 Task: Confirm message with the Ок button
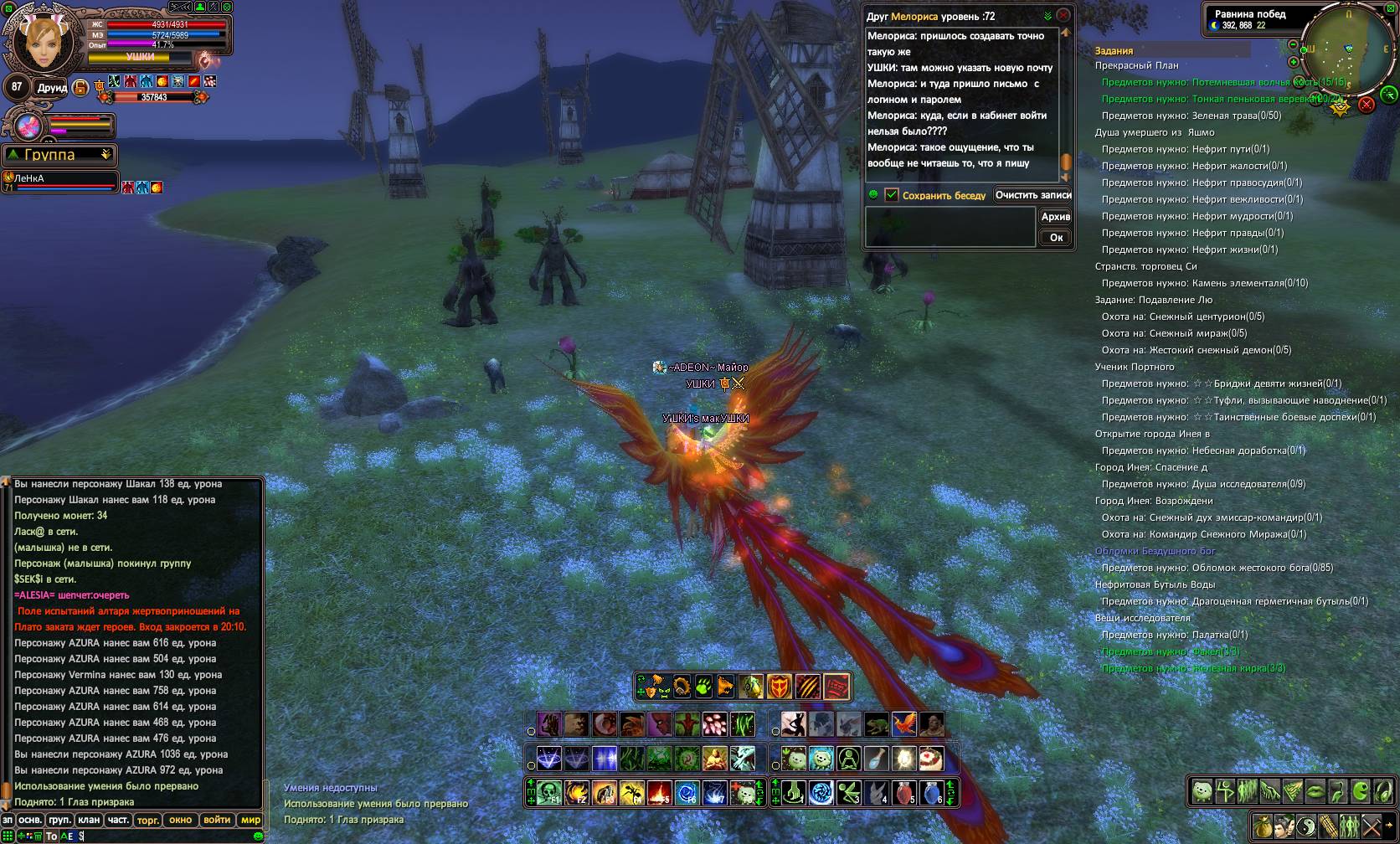click(1056, 238)
